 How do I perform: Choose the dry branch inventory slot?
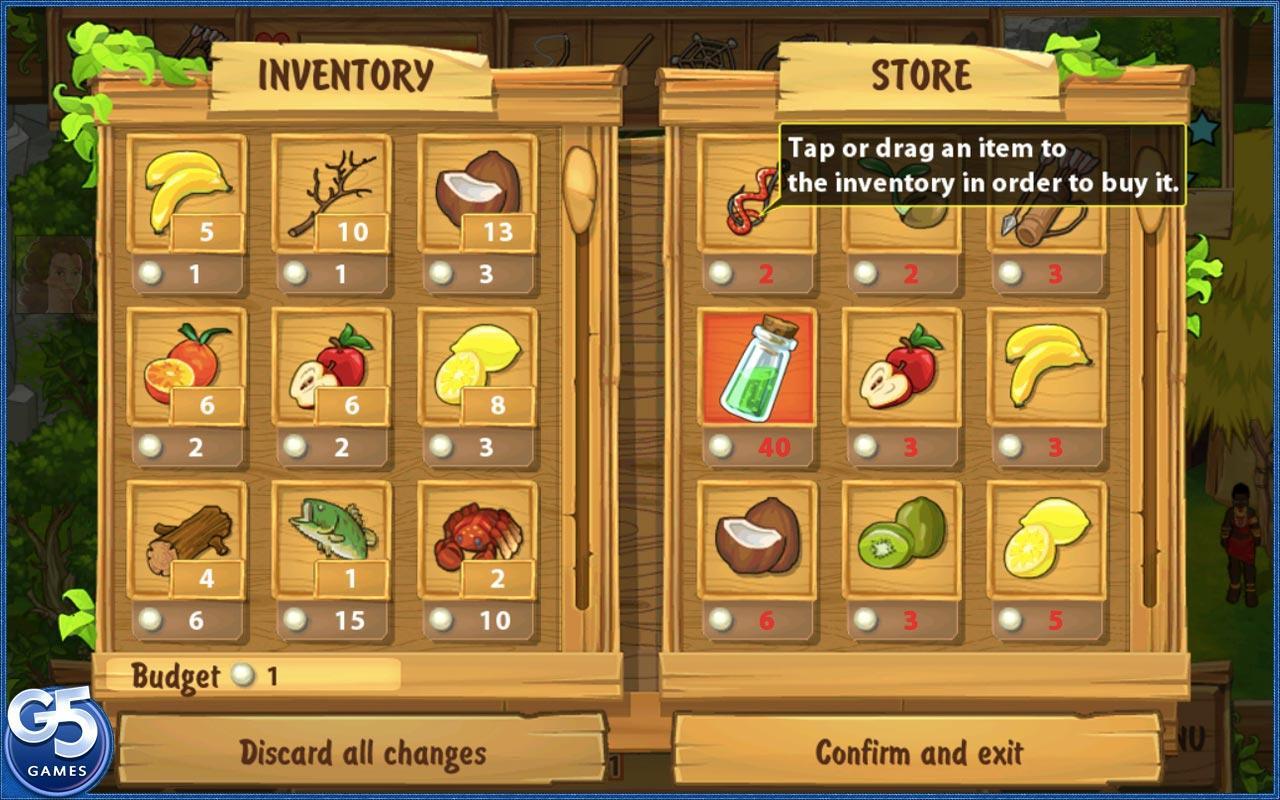[x=332, y=191]
